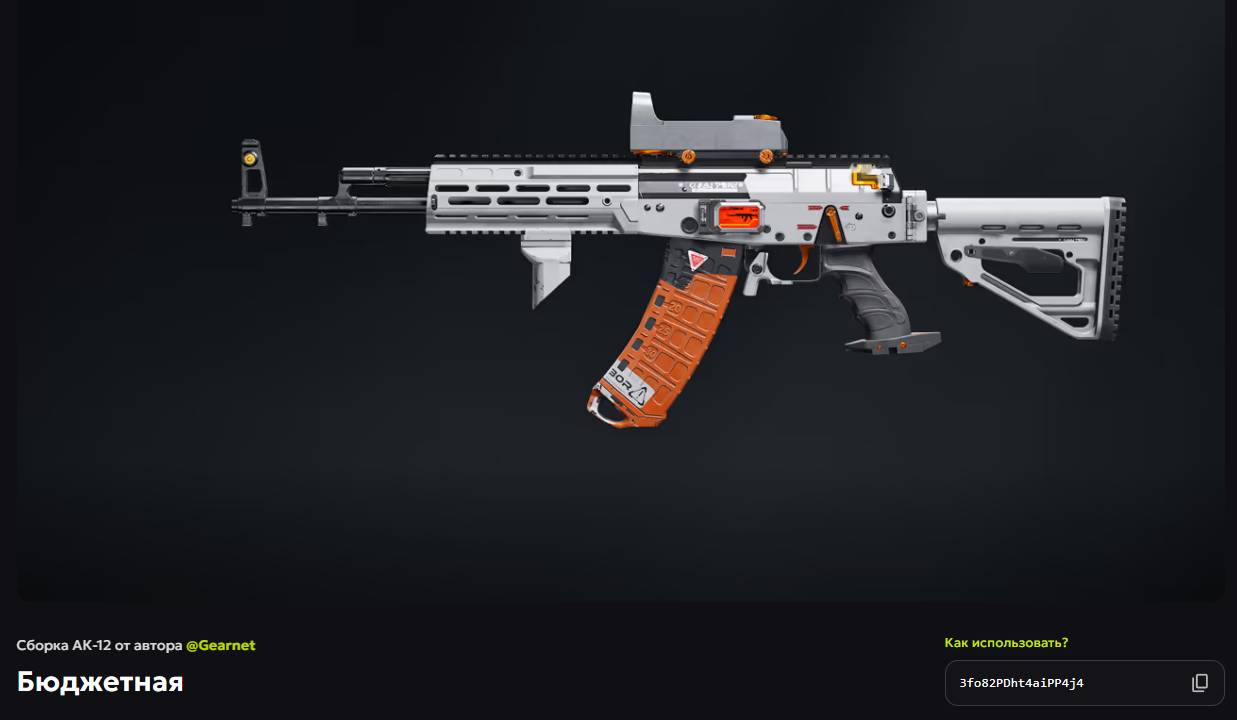1237x720 pixels.
Task: Open the "Как использовать?" help link
Action: [1006, 643]
